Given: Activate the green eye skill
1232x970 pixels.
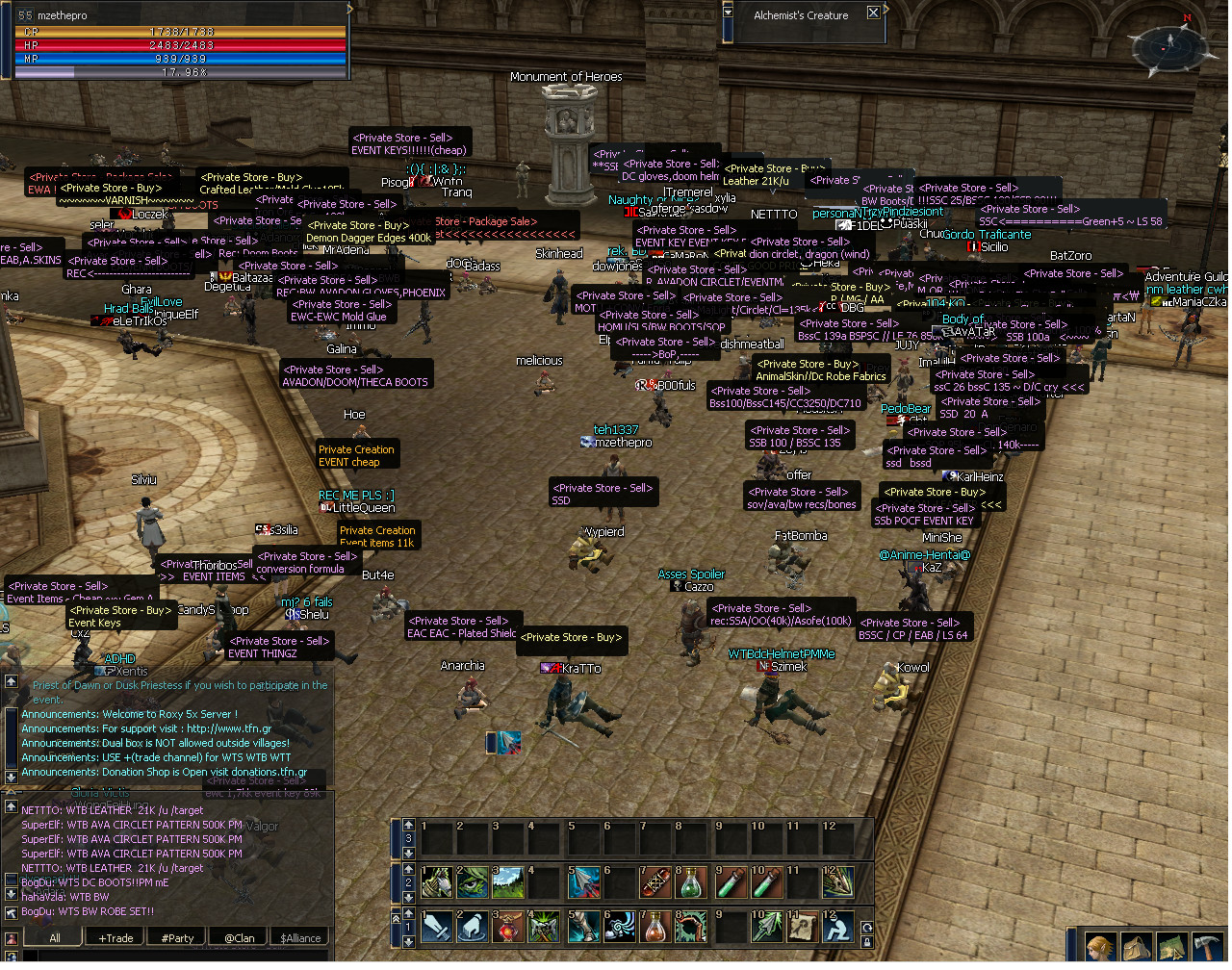Looking at the screenshot, I should (x=473, y=881).
